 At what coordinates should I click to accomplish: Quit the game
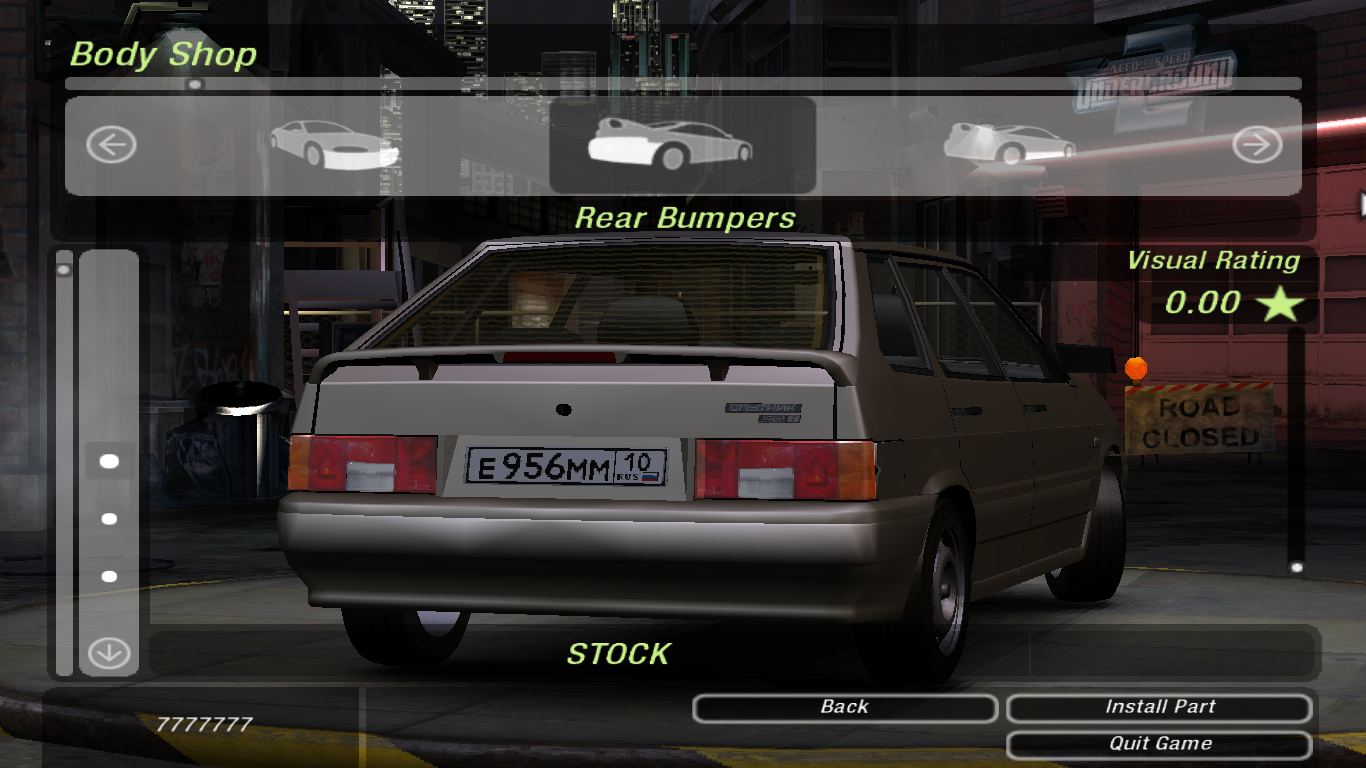click(x=1159, y=744)
